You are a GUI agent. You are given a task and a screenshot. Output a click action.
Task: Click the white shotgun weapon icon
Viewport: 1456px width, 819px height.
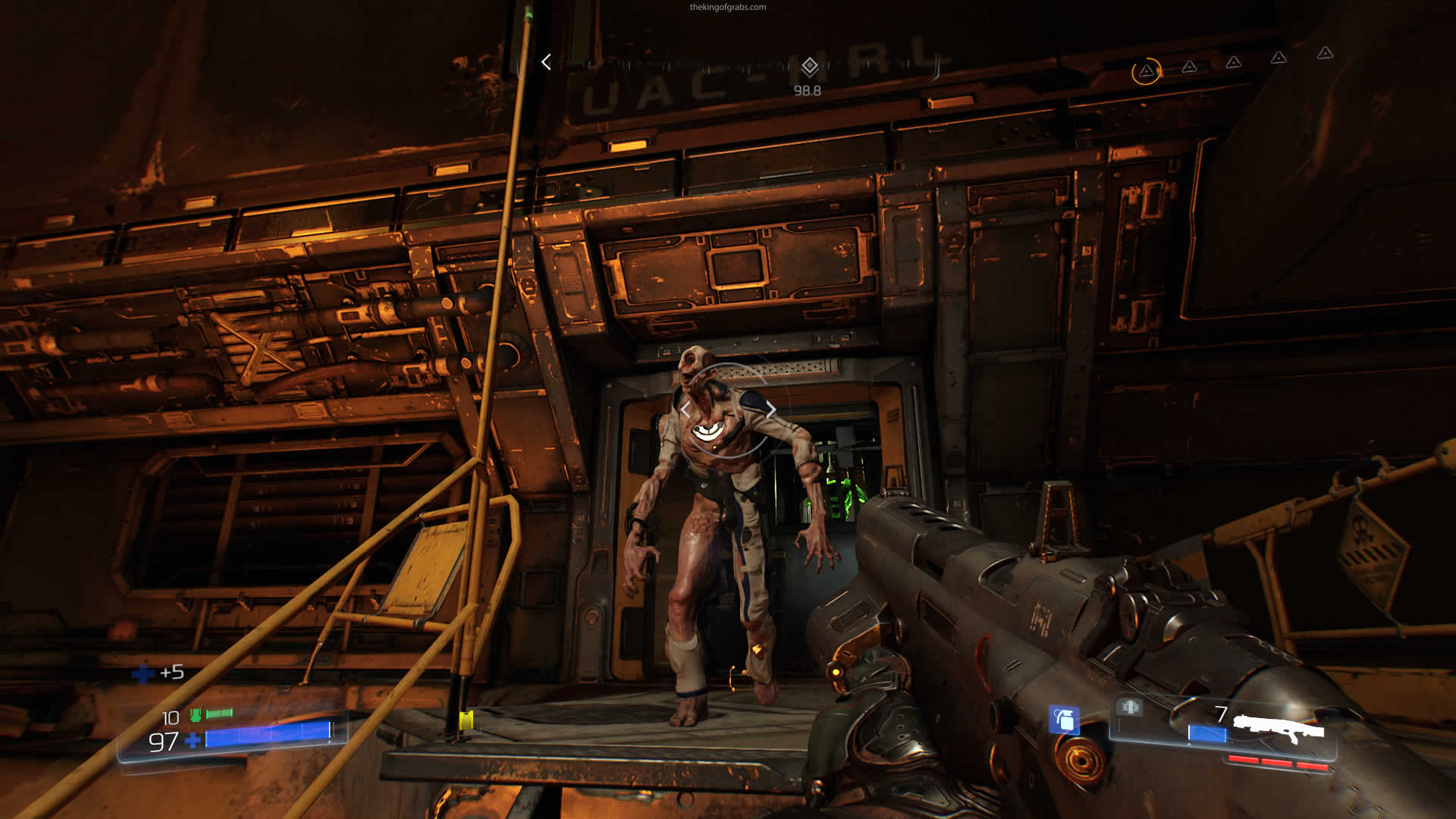click(1279, 728)
